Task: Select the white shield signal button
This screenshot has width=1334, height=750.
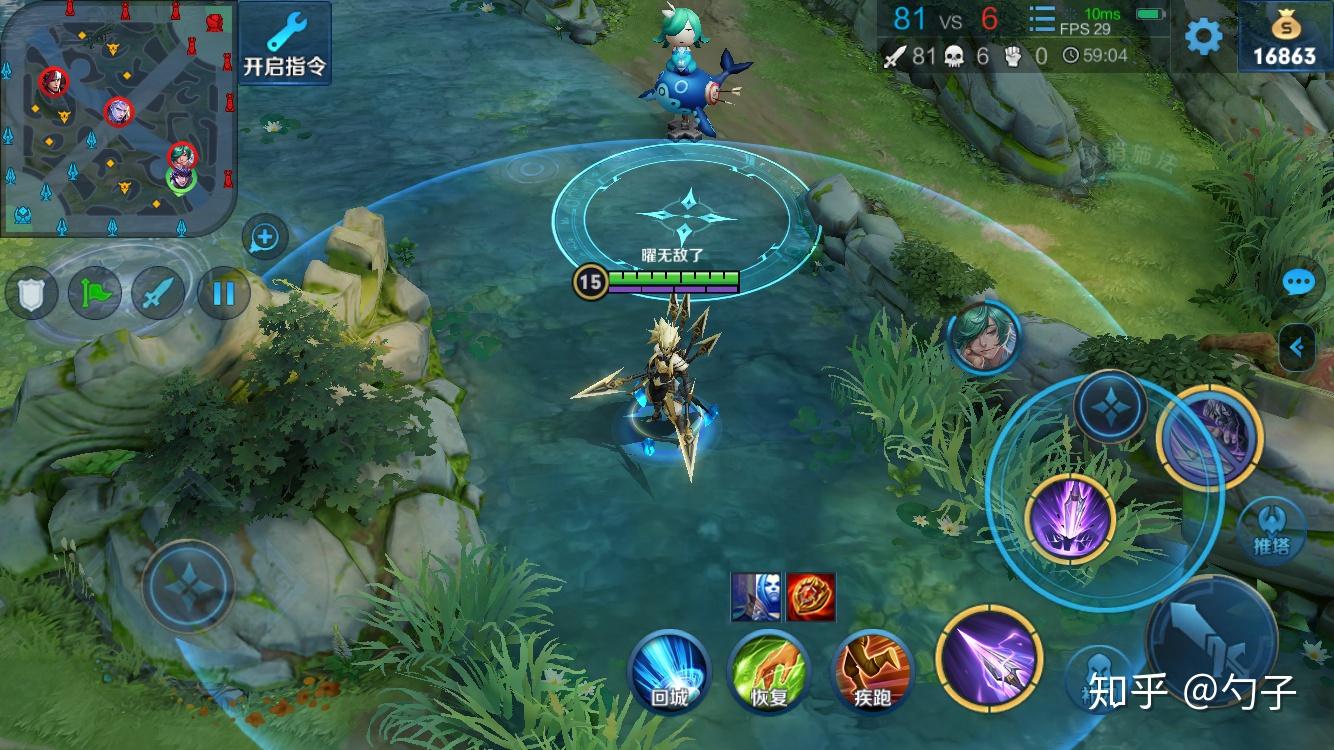Action: (31, 294)
